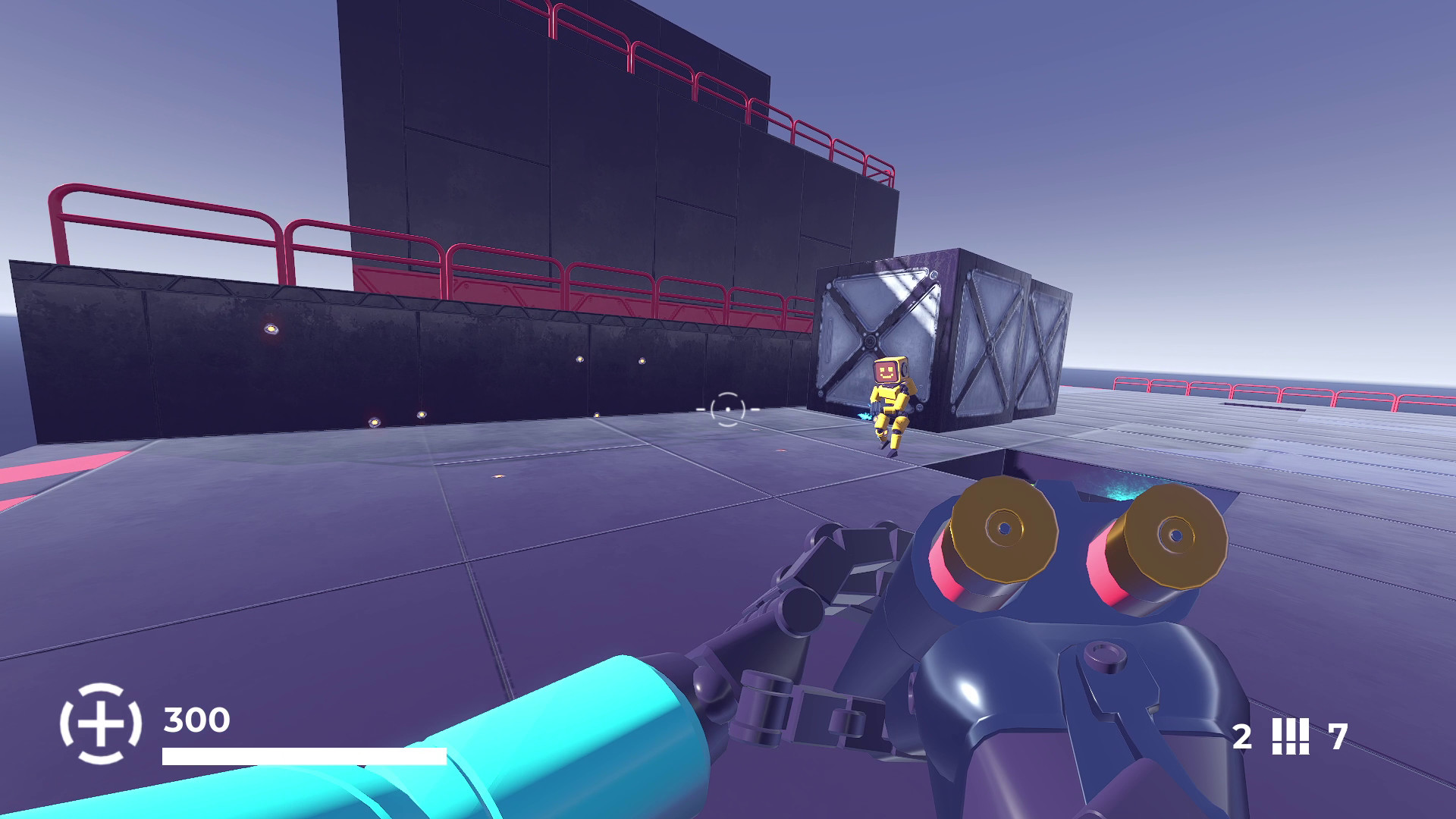This screenshot has height=819, width=1456.
Task: Click the health value reading 300
Action: [196, 720]
